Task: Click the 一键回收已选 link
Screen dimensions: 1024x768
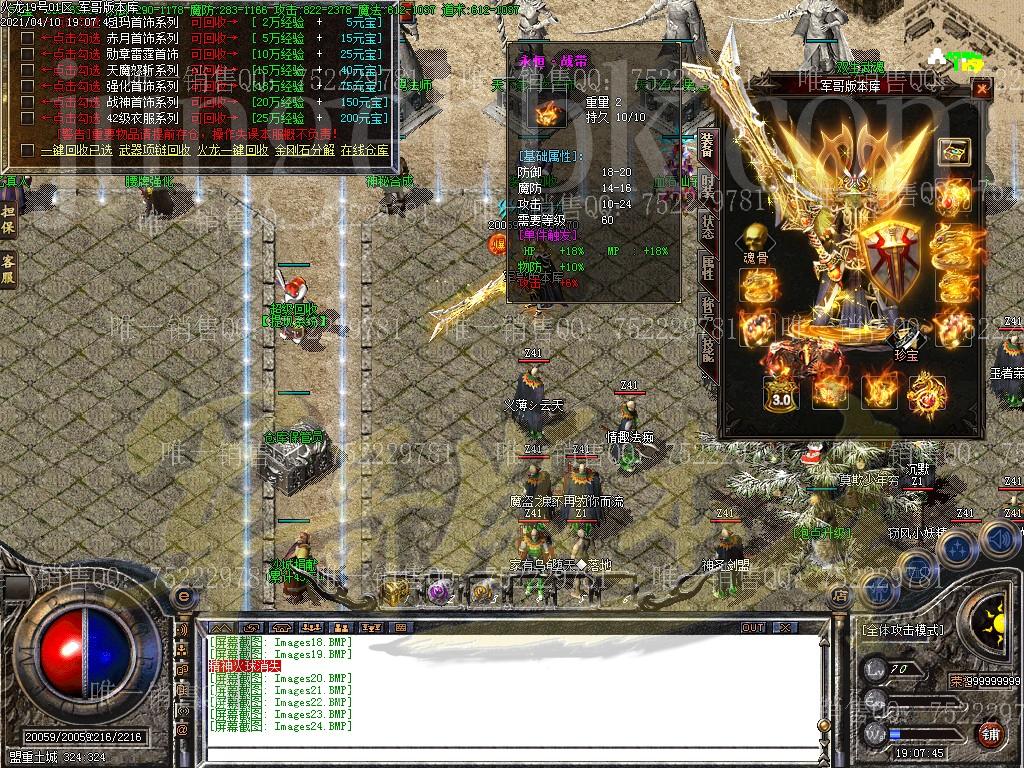Action: (78, 150)
